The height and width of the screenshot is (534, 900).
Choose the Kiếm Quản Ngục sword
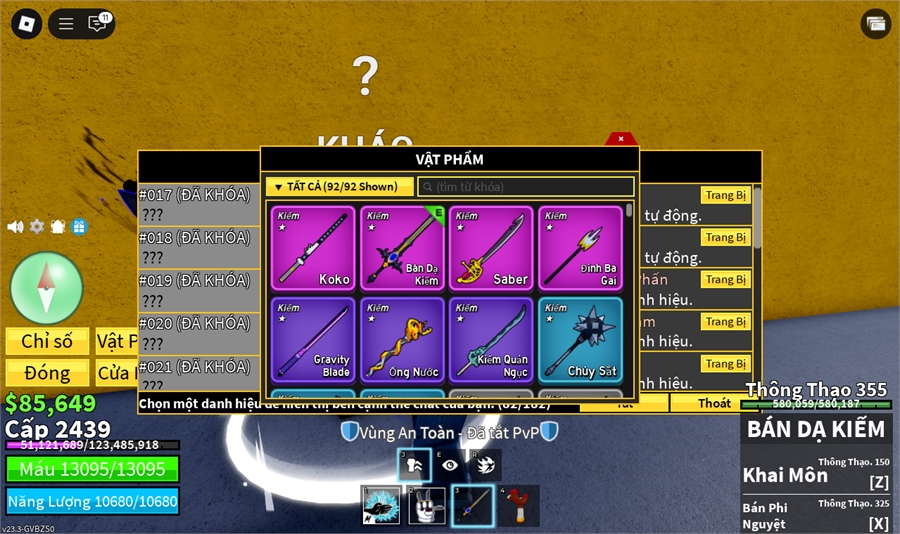coord(490,339)
